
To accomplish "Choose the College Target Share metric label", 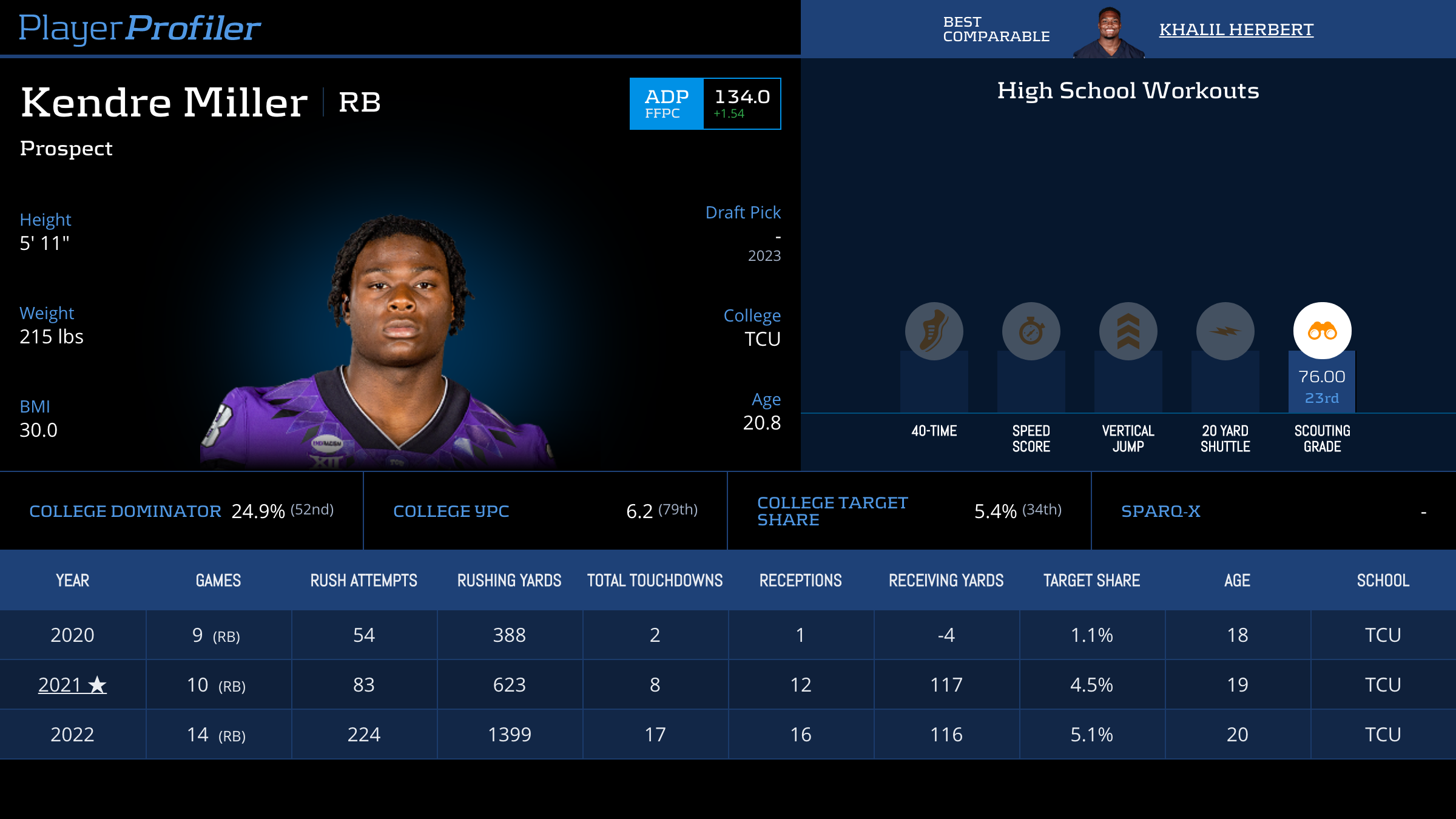I will (x=832, y=511).
